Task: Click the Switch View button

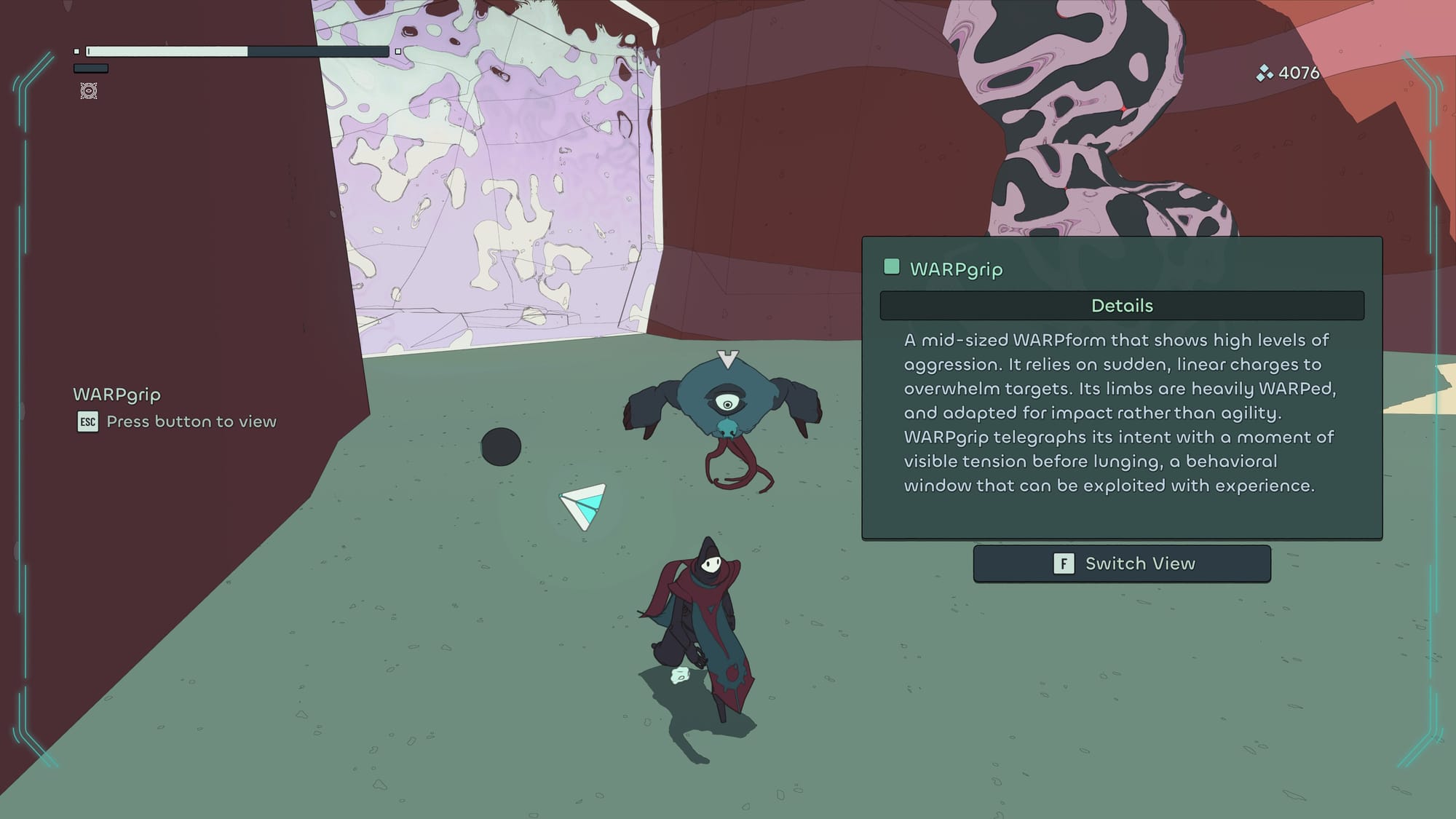Action: (1122, 563)
